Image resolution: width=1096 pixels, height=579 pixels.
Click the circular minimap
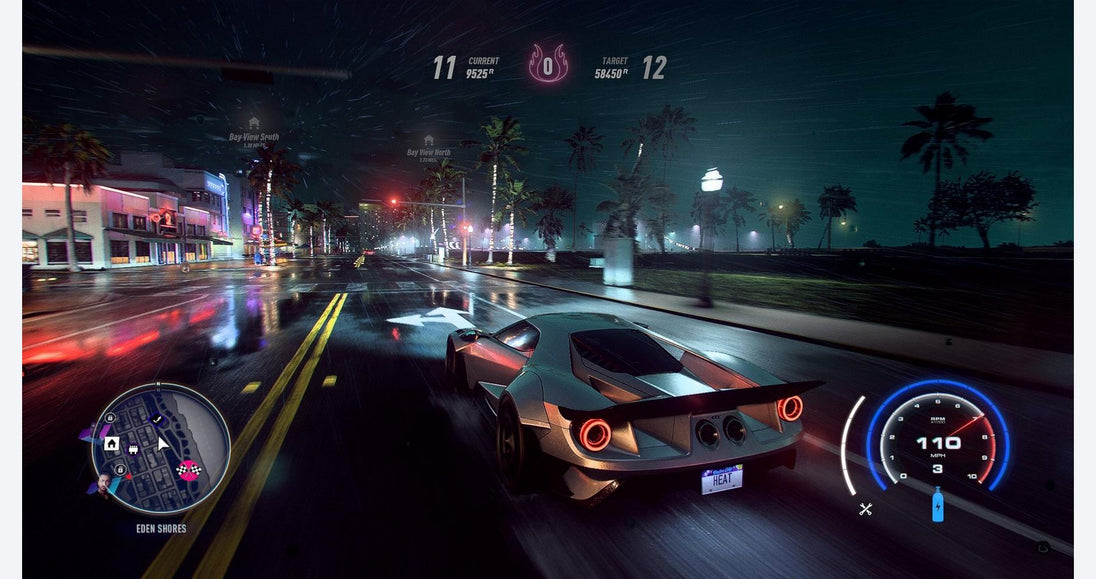(x=160, y=449)
